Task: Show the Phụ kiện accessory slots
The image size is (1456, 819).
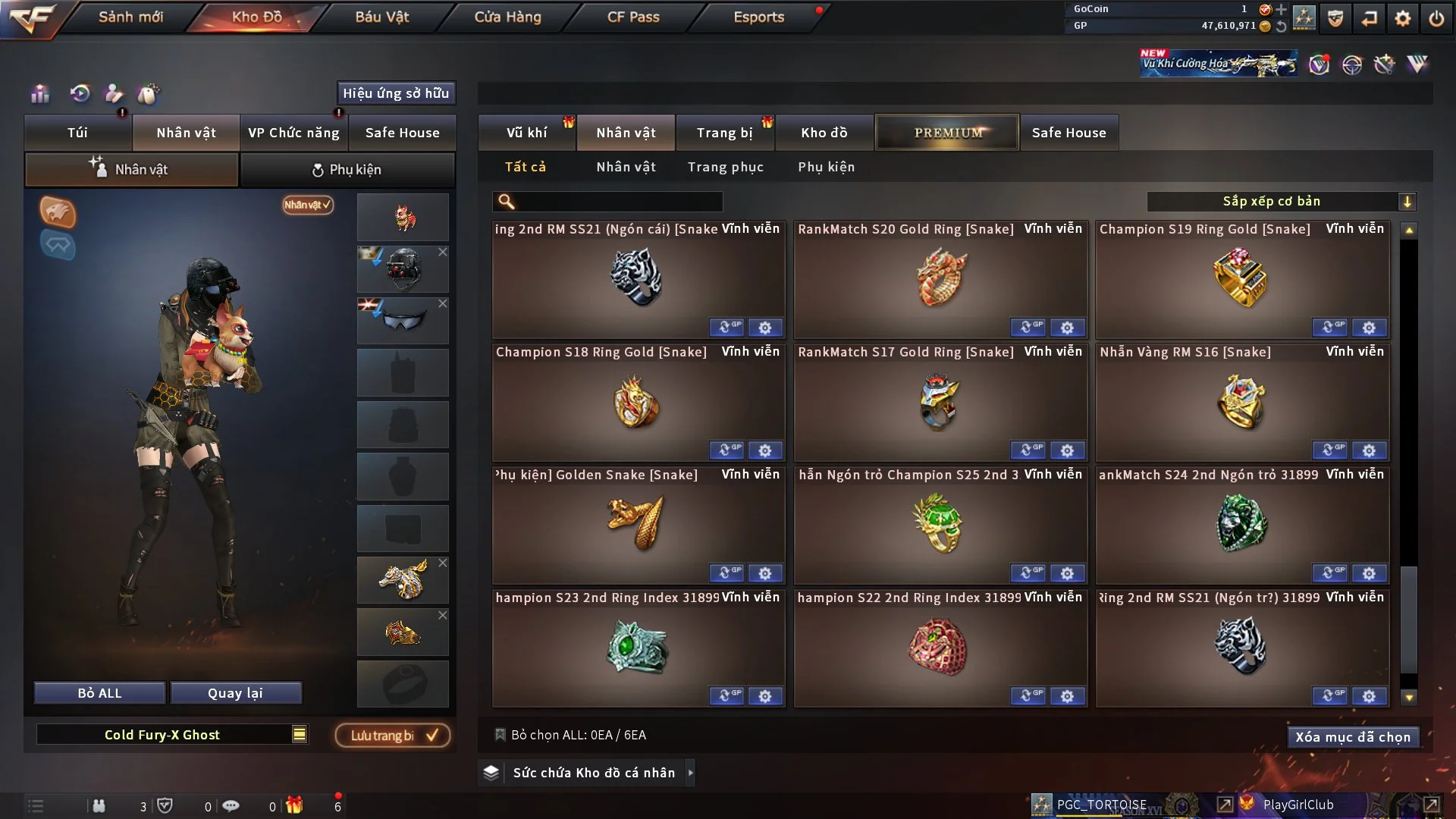Action: tap(347, 170)
